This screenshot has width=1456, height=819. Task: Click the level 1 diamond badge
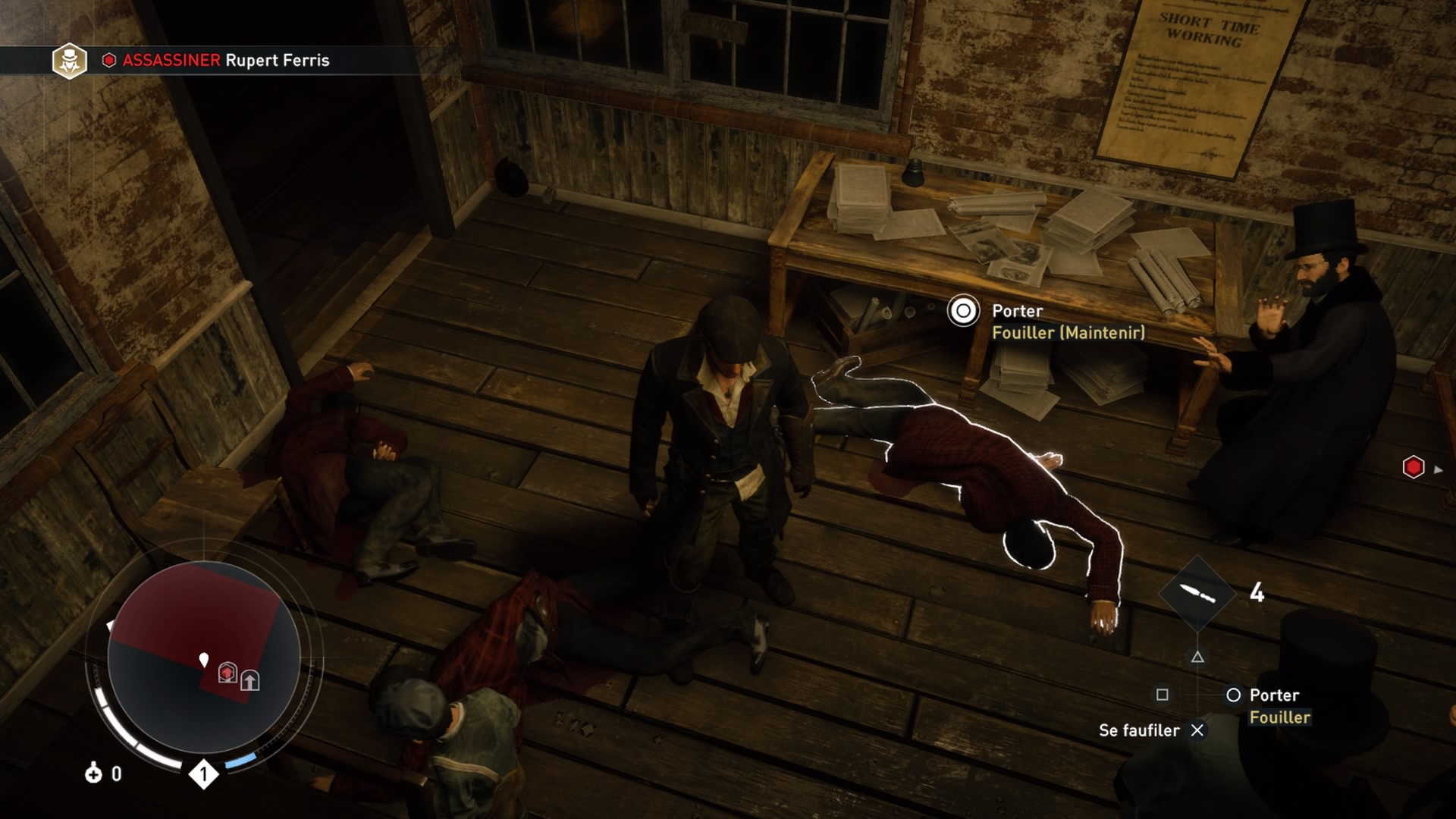pos(203,774)
